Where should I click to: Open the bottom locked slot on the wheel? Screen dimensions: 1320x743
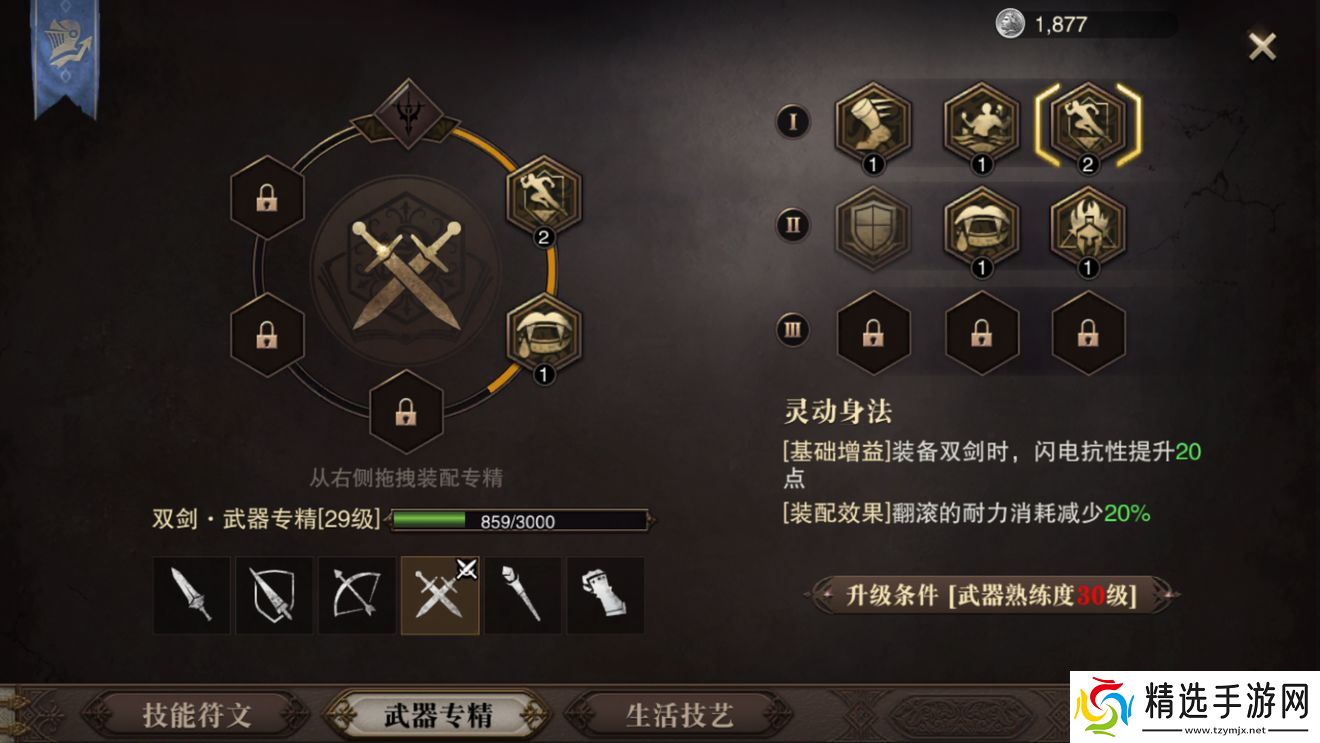pyautogui.click(x=405, y=413)
